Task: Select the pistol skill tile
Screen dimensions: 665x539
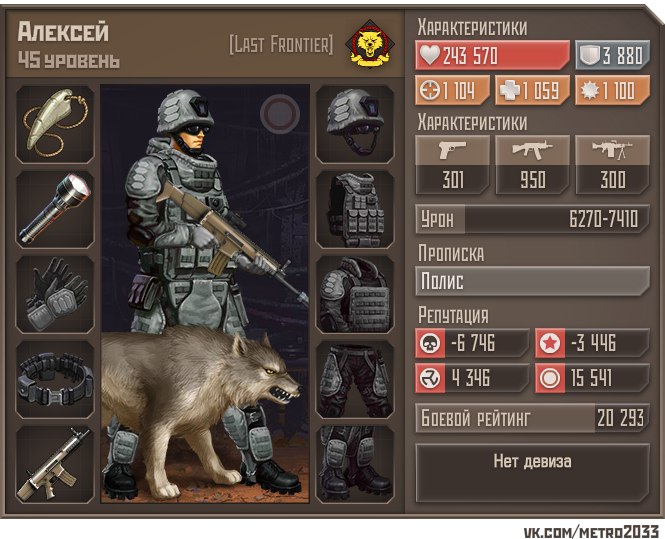Action: click(x=454, y=165)
